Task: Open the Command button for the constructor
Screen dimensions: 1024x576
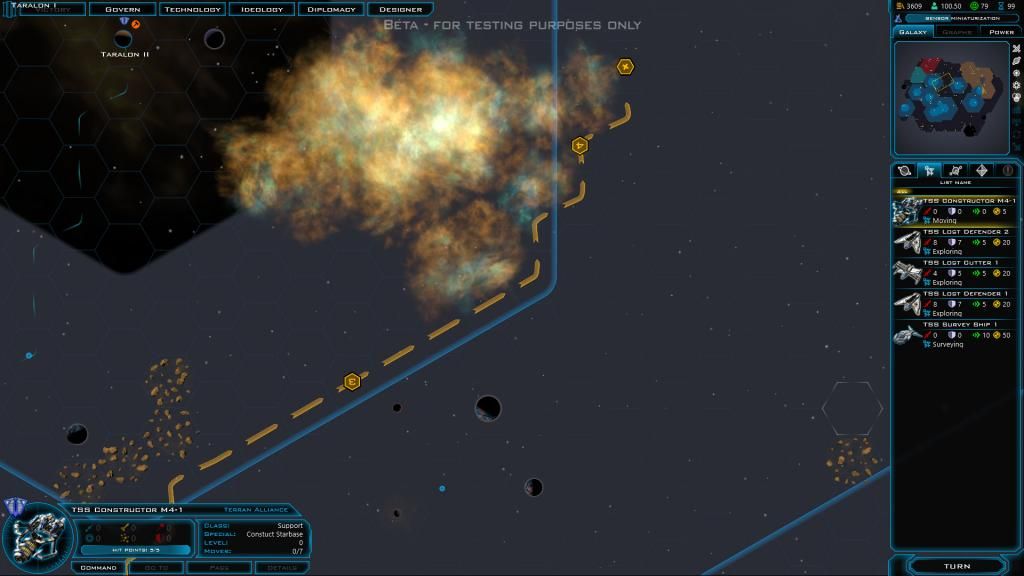Action: (x=98, y=568)
